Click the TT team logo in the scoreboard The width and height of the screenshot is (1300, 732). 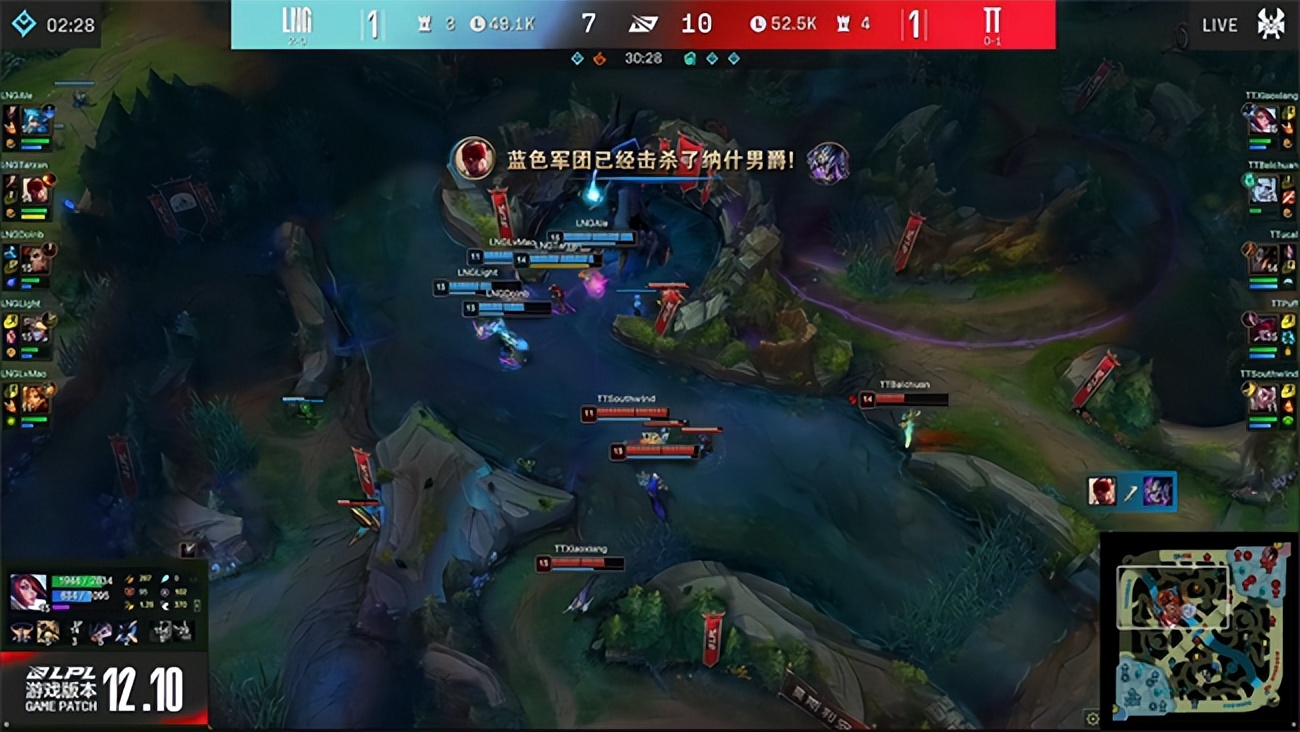pos(990,22)
